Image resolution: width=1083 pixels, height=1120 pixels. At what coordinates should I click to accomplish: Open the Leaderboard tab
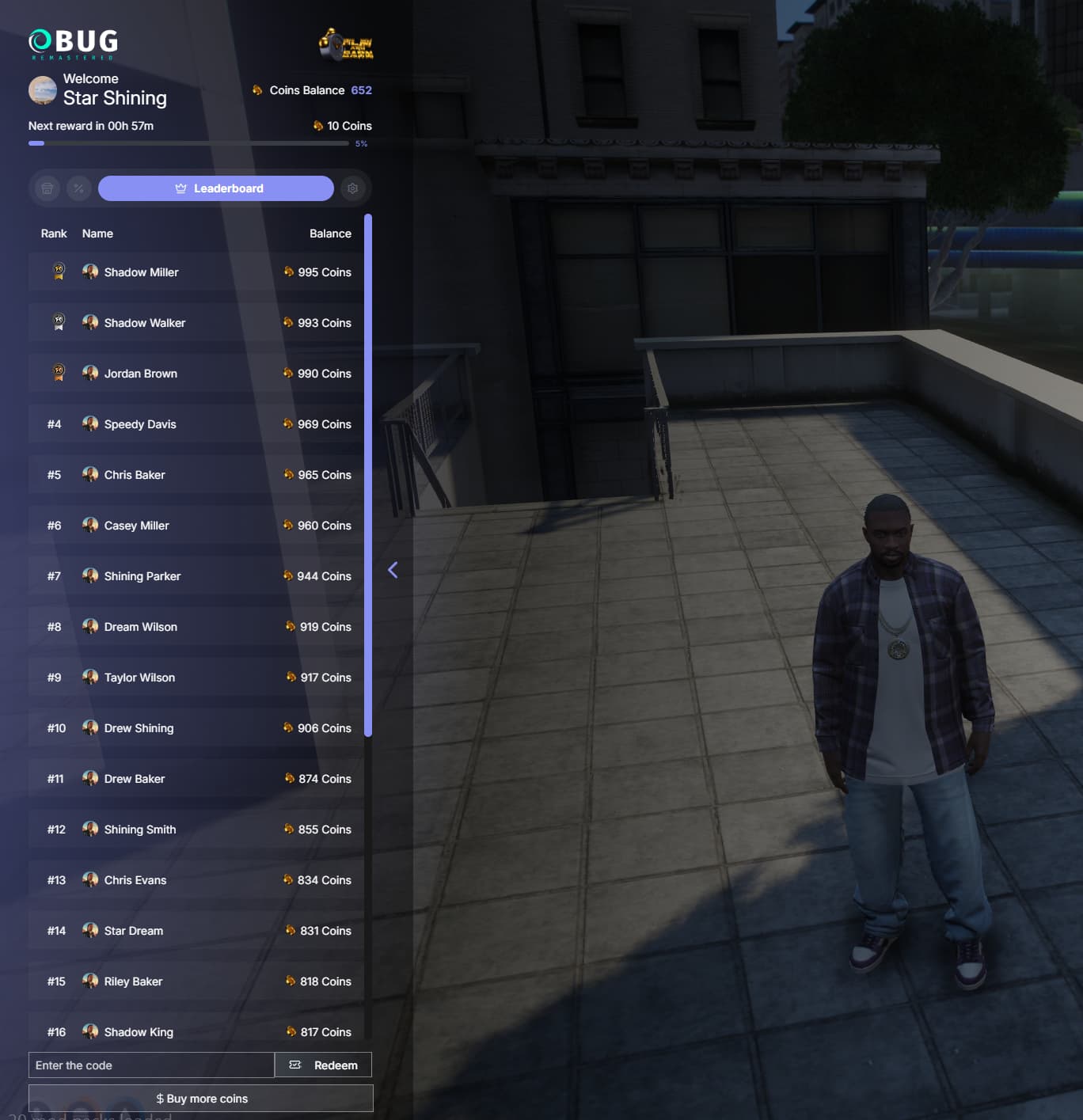pos(215,188)
